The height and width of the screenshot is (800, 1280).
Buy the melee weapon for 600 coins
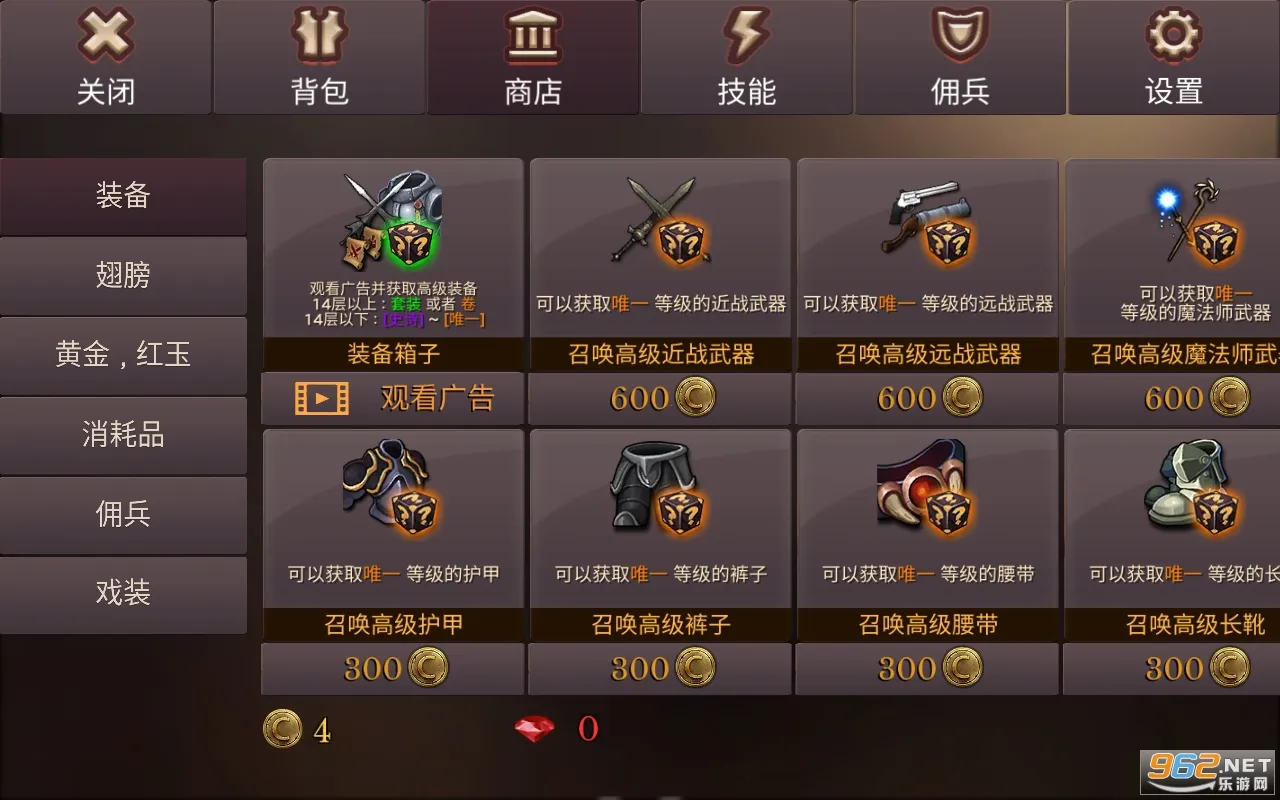coord(659,397)
